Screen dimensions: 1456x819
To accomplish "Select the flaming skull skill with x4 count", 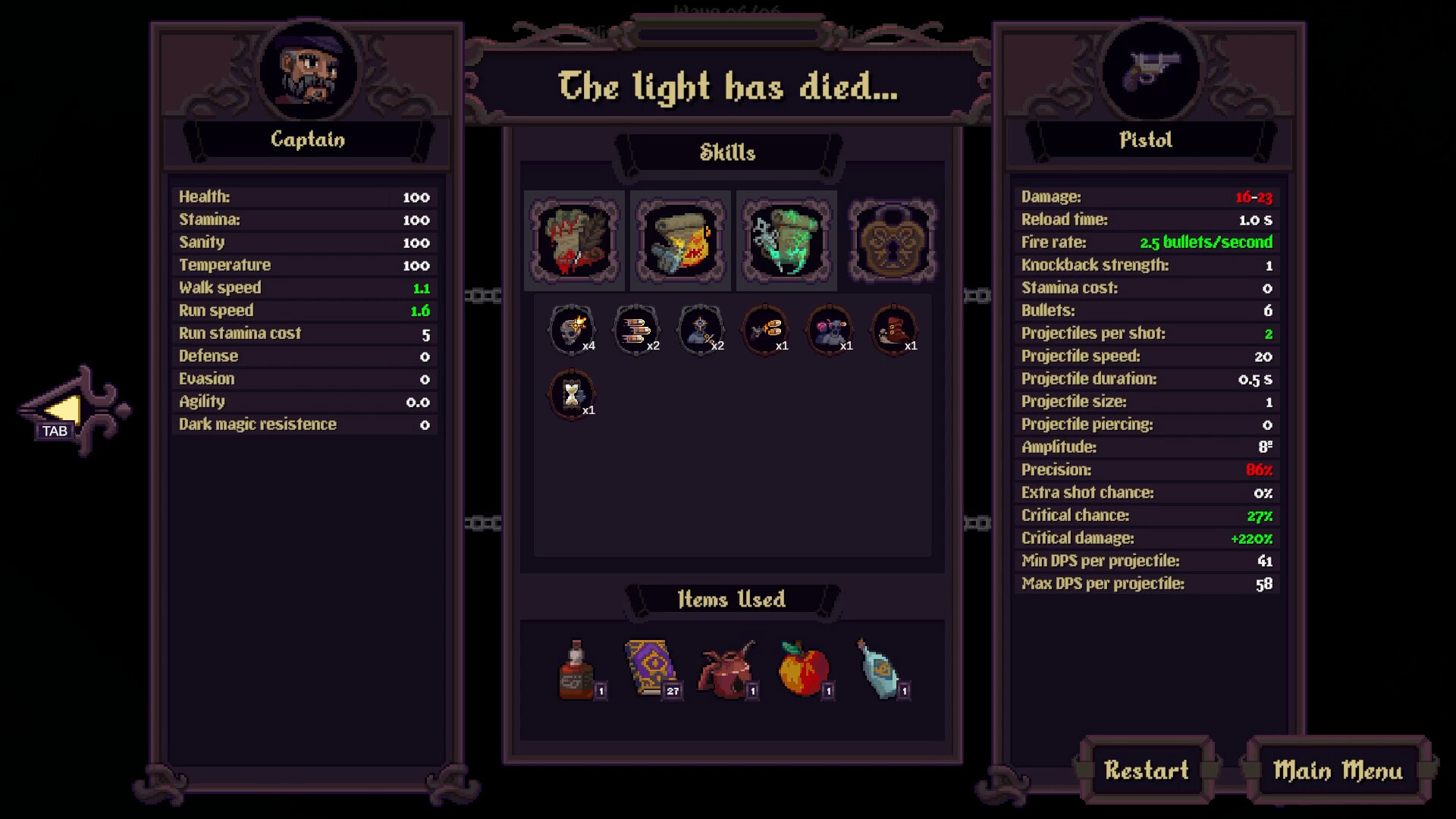I will (x=570, y=328).
